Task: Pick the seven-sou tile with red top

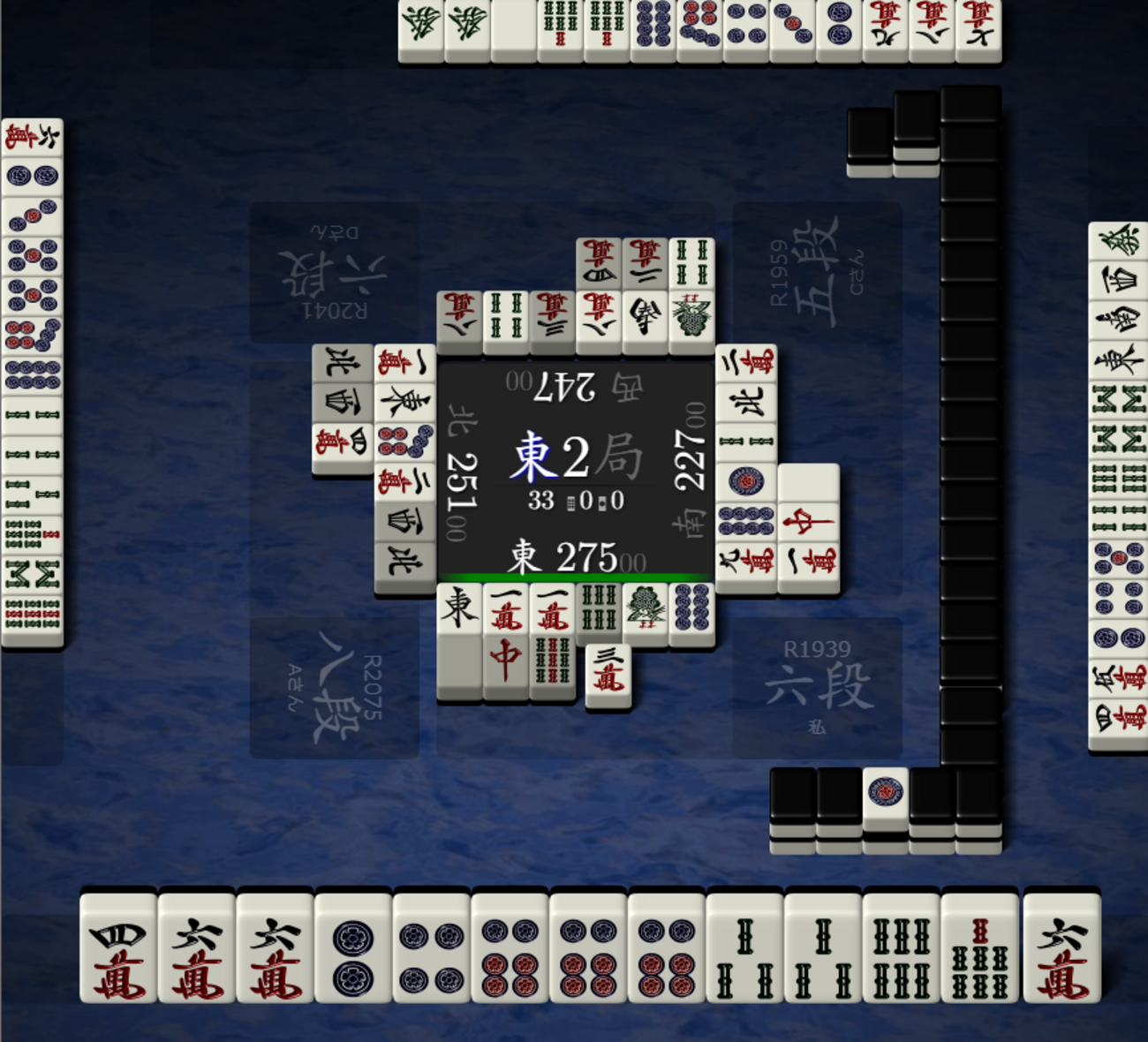Action: pyautogui.click(x=979, y=948)
